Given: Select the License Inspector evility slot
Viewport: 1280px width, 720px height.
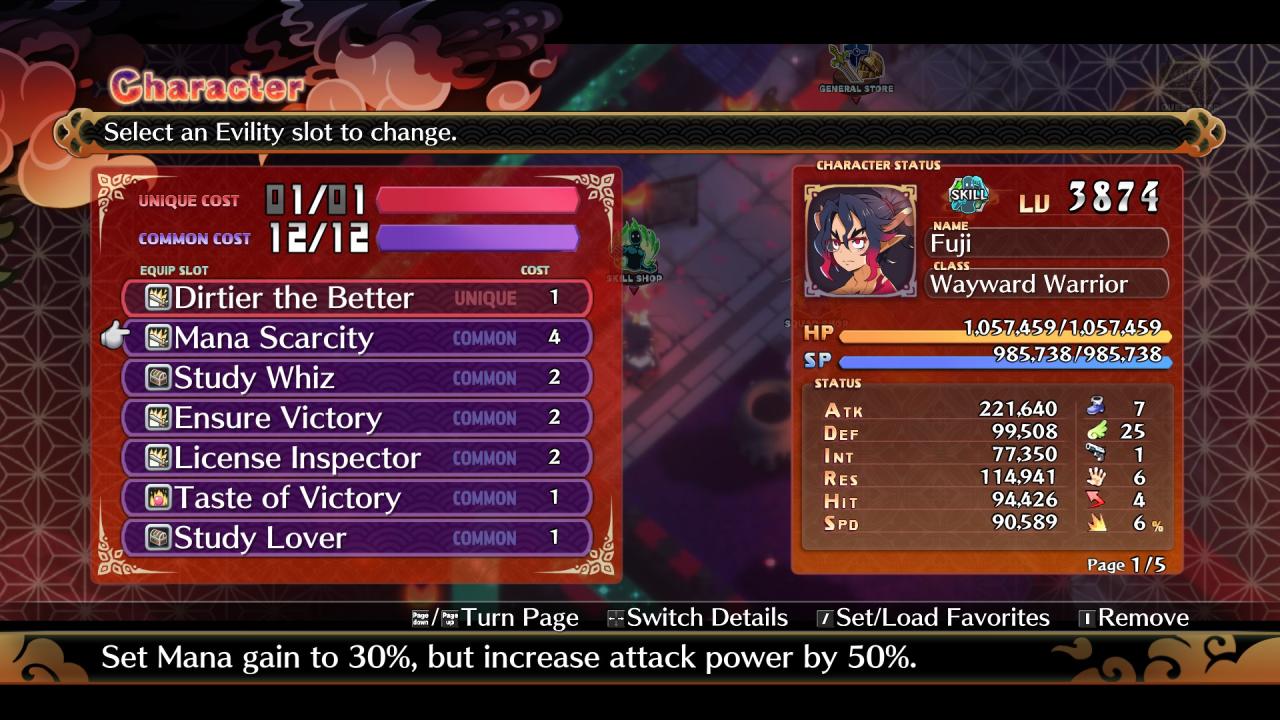Looking at the screenshot, I should point(356,458).
